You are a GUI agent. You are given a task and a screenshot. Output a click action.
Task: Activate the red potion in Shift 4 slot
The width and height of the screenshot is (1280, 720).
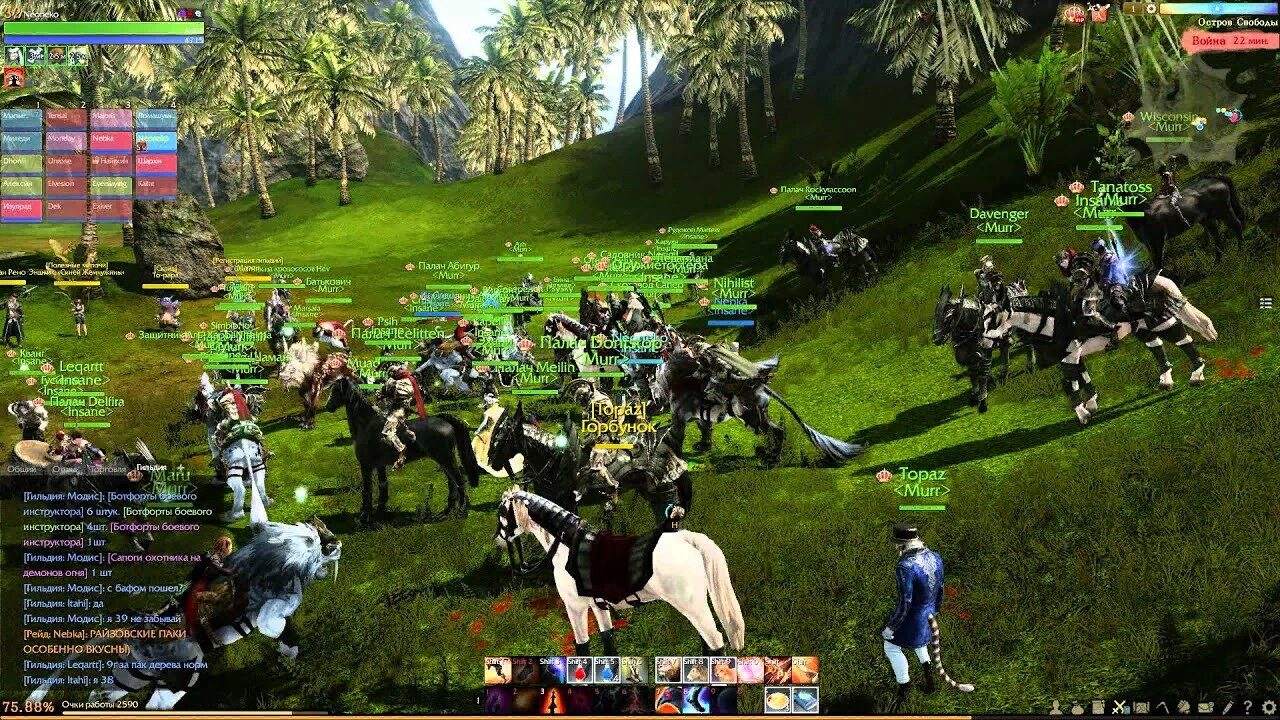click(580, 671)
